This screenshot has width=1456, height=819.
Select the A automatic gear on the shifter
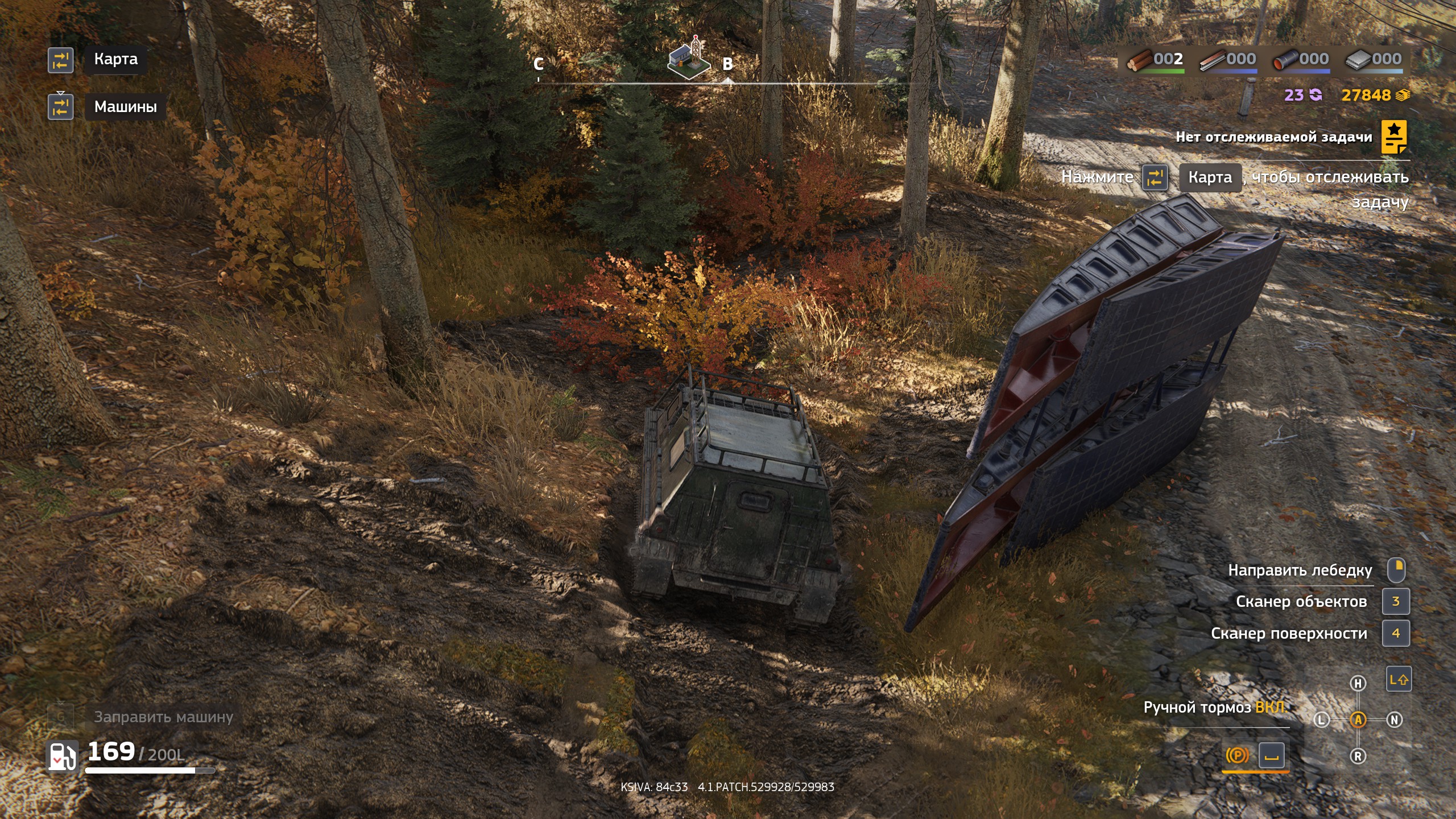1358,720
